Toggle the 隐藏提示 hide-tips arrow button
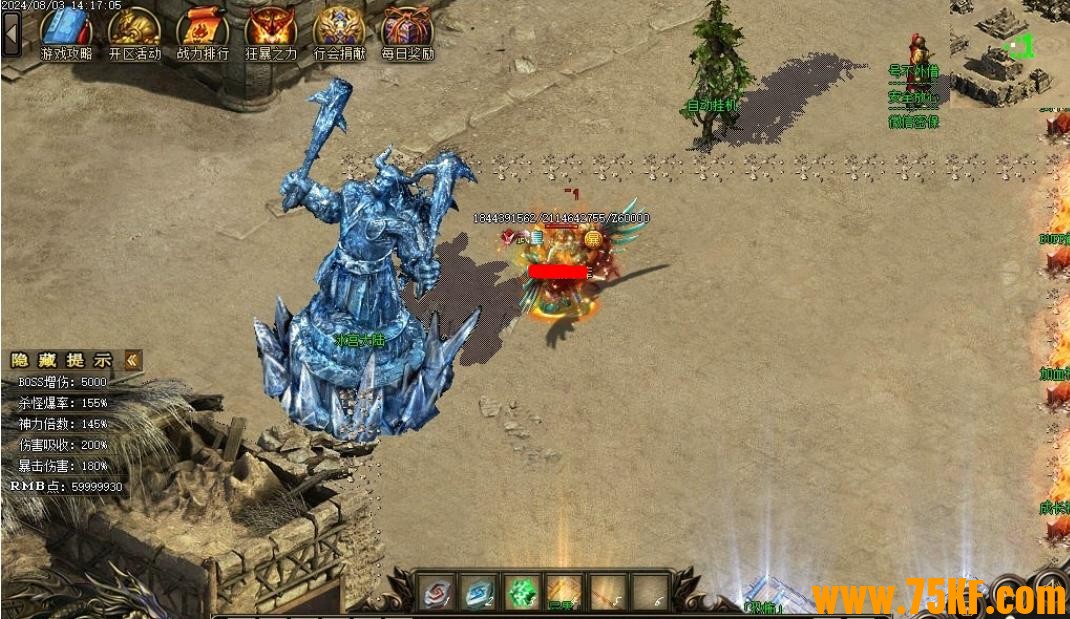 point(133,360)
